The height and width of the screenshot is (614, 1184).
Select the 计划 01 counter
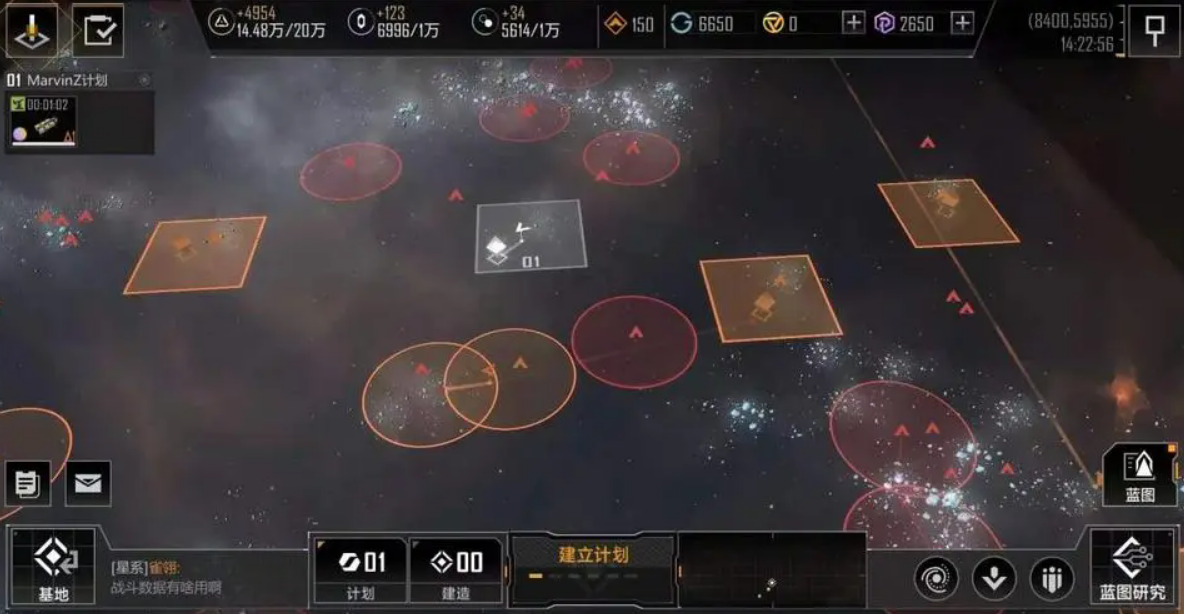coord(360,570)
